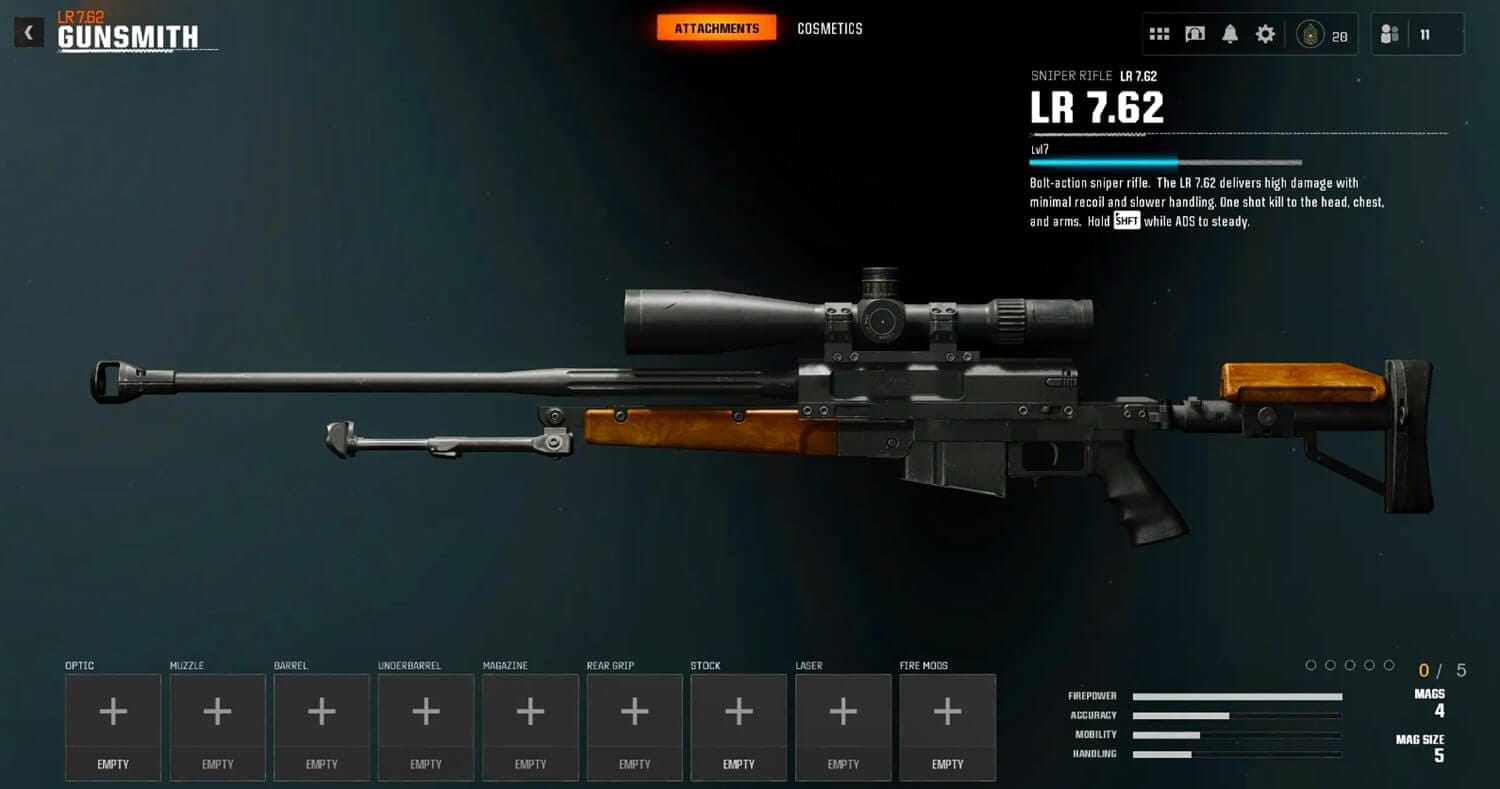
Task: Select the Attachments tab
Action: point(716,29)
